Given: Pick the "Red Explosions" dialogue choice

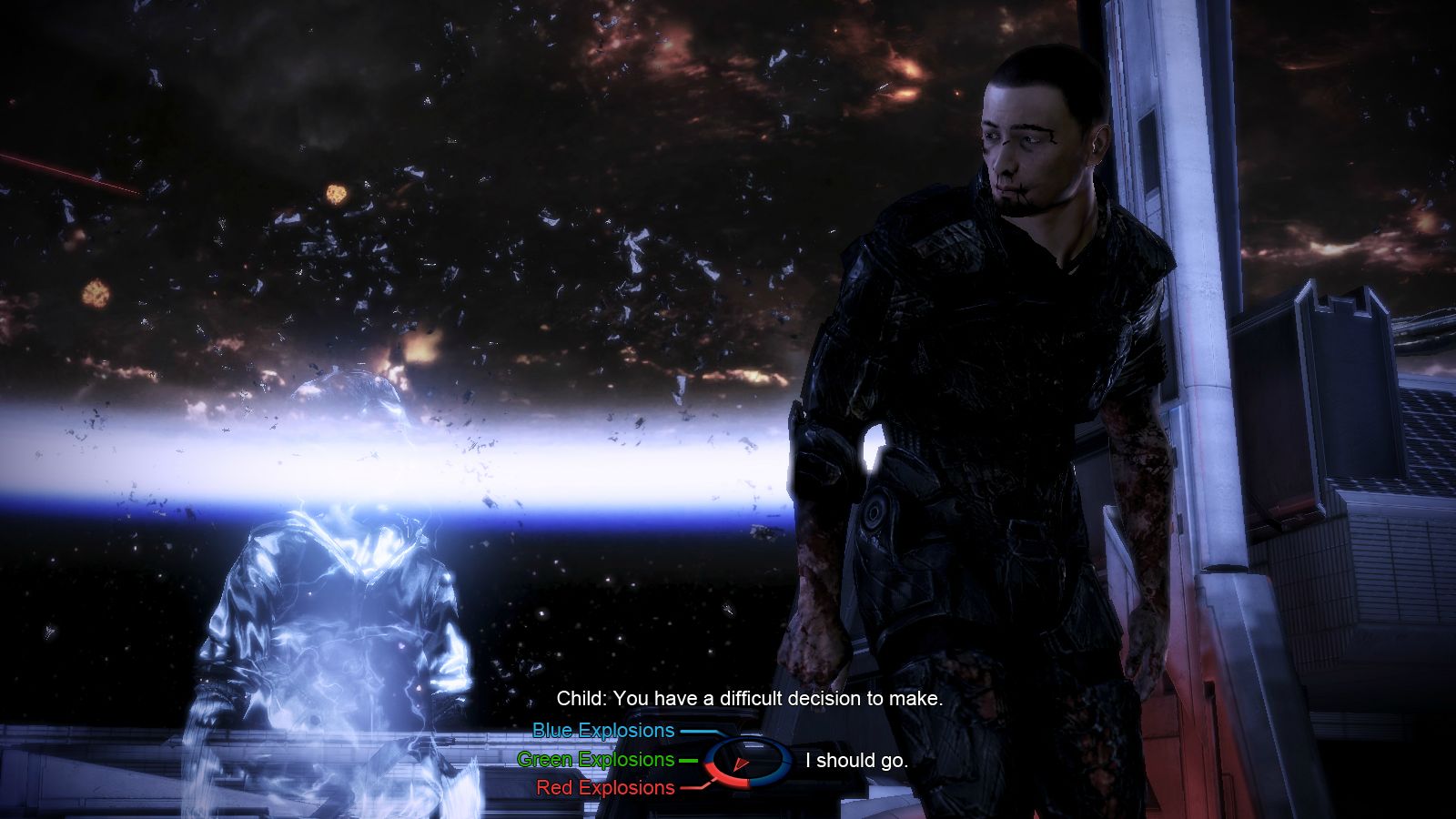Looking at the screenshot, I should coord(605,787).
